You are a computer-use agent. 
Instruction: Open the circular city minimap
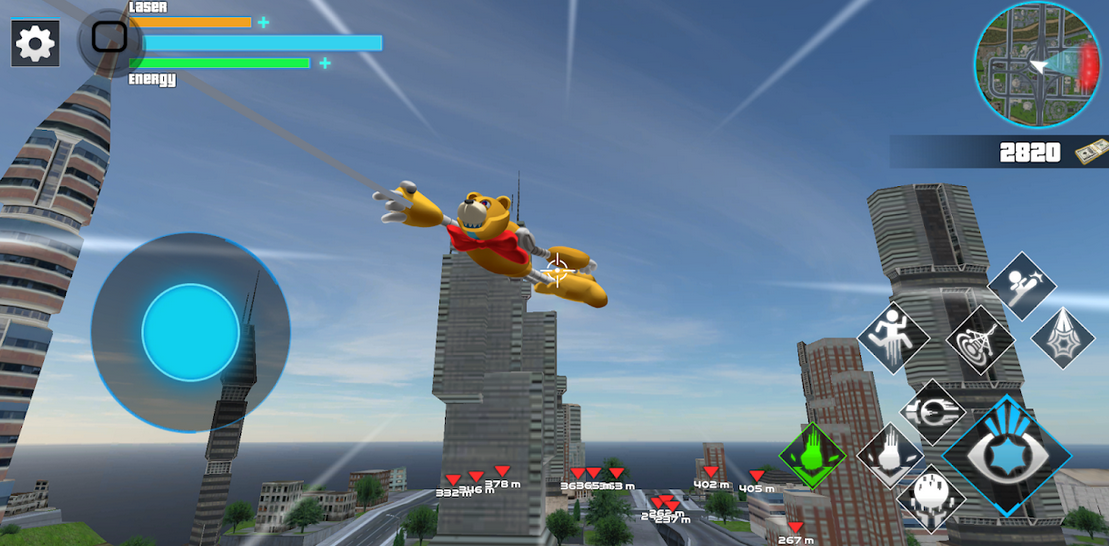tap(1037, 65)
